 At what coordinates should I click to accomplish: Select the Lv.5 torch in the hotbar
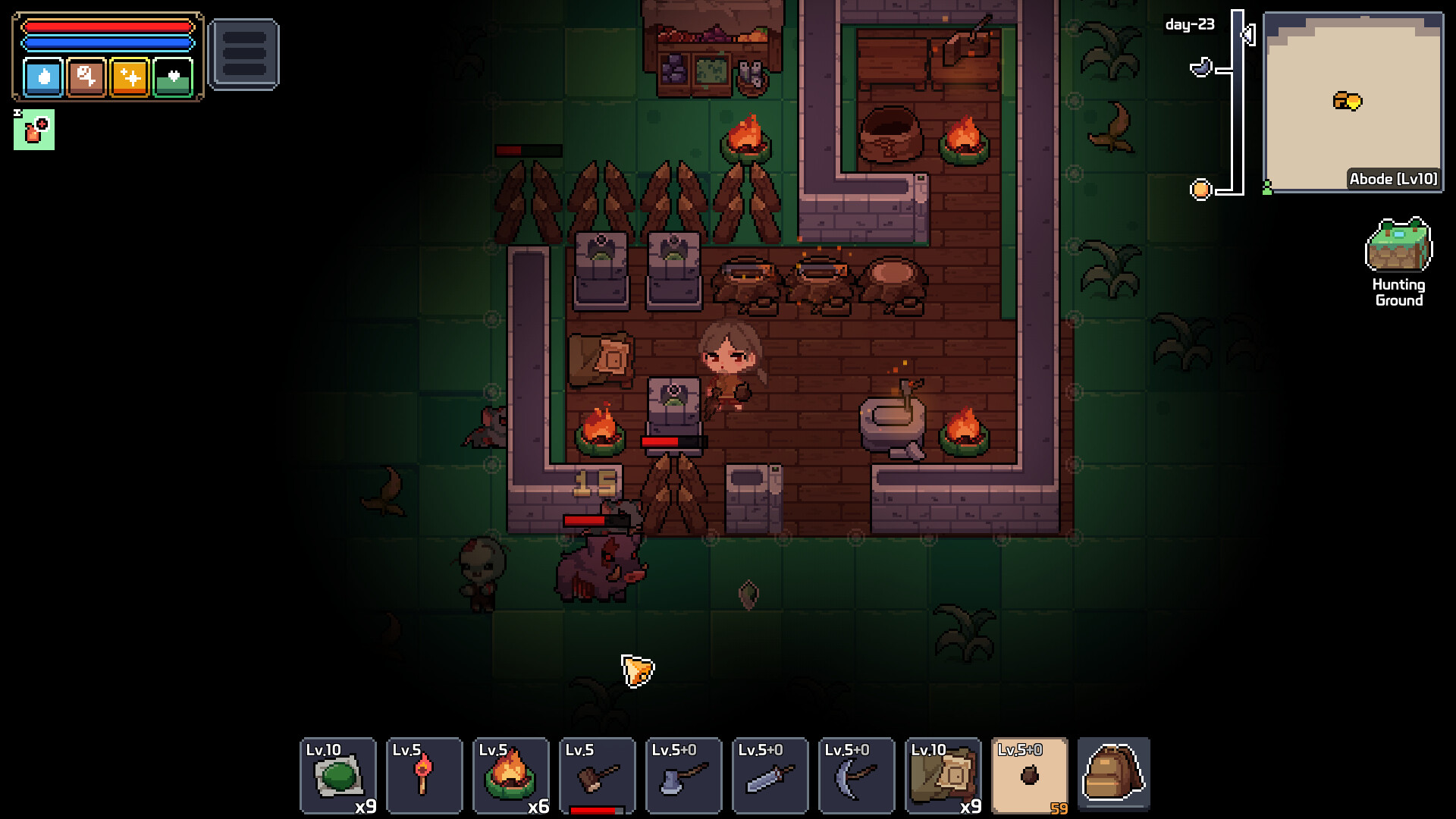point(425,775)
